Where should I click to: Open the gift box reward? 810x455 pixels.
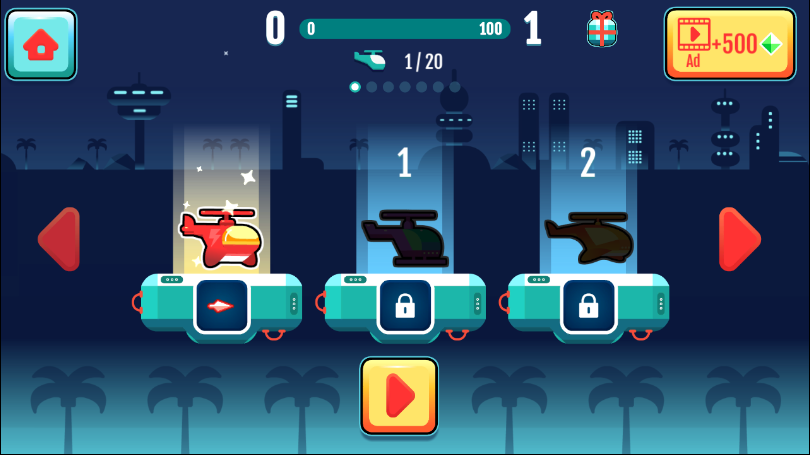pyautogui.click(x=601, y=29)
